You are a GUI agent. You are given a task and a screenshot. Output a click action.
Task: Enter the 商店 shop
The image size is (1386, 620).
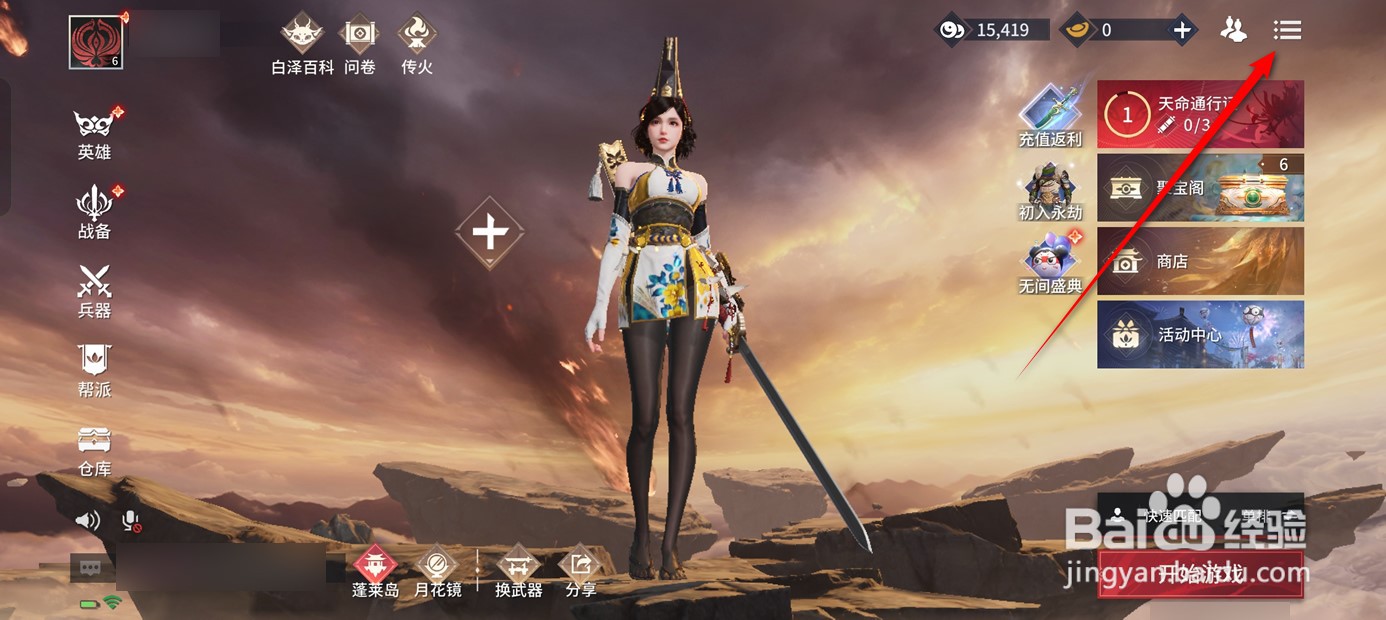(x=1200, y=261)
